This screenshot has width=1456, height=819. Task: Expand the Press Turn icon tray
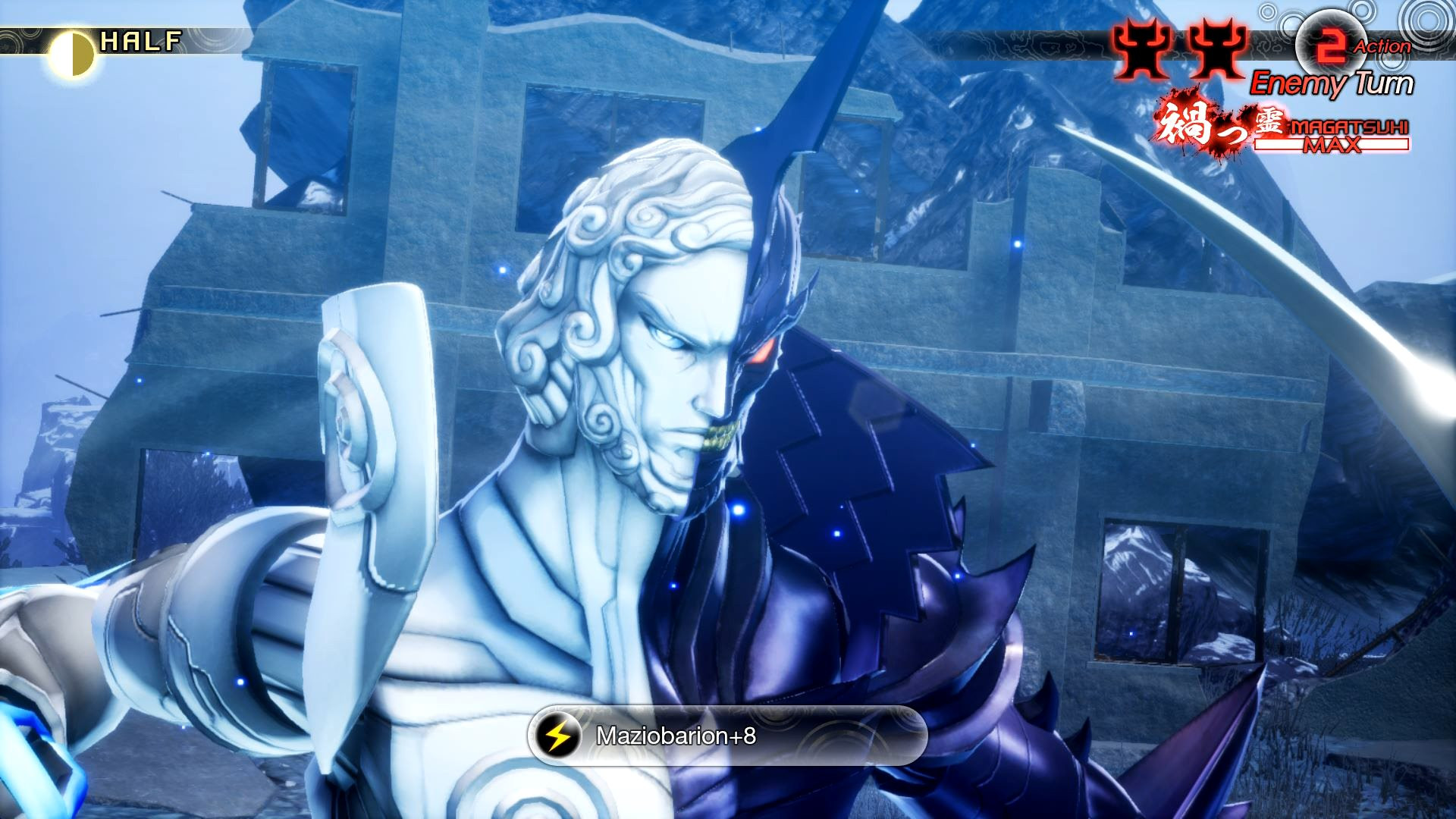tap(1178, 47)
